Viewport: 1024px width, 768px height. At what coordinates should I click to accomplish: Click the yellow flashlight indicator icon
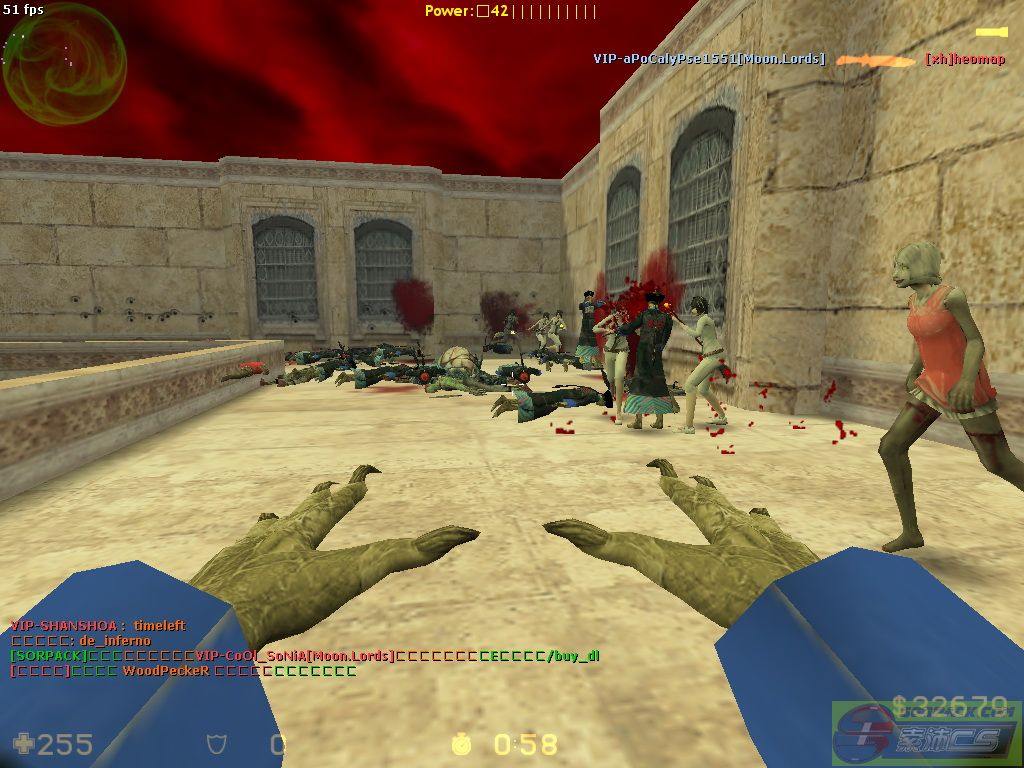coord(991,33)
